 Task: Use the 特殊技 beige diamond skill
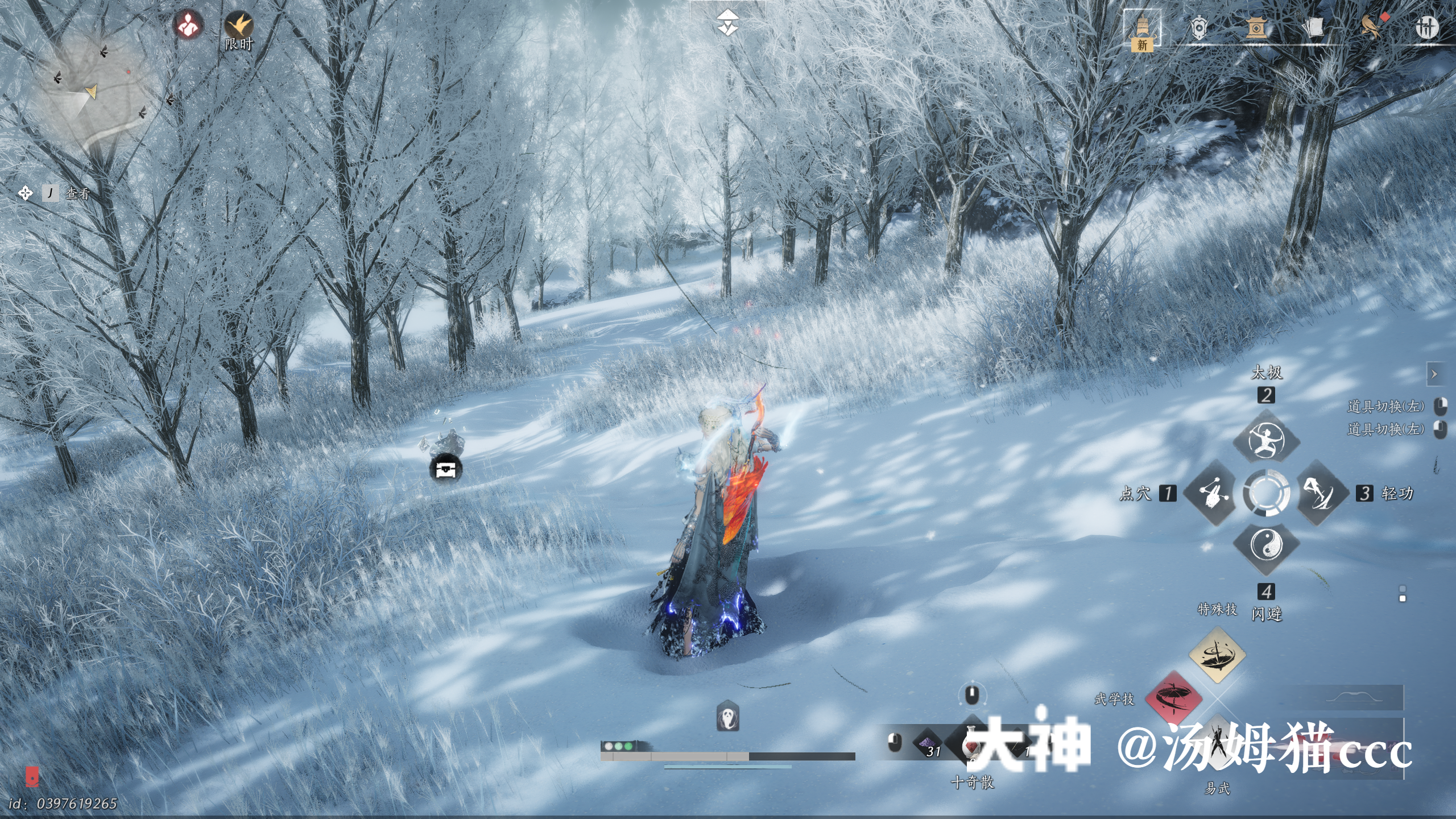1217,655
